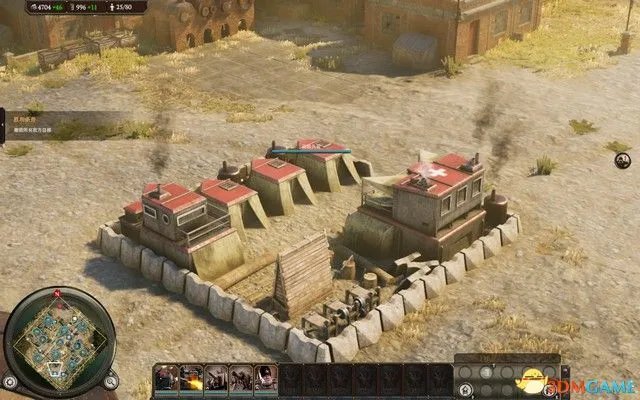
Task: Select the fourth unit portrait in the bottom bar
Action: pos(241,377)
